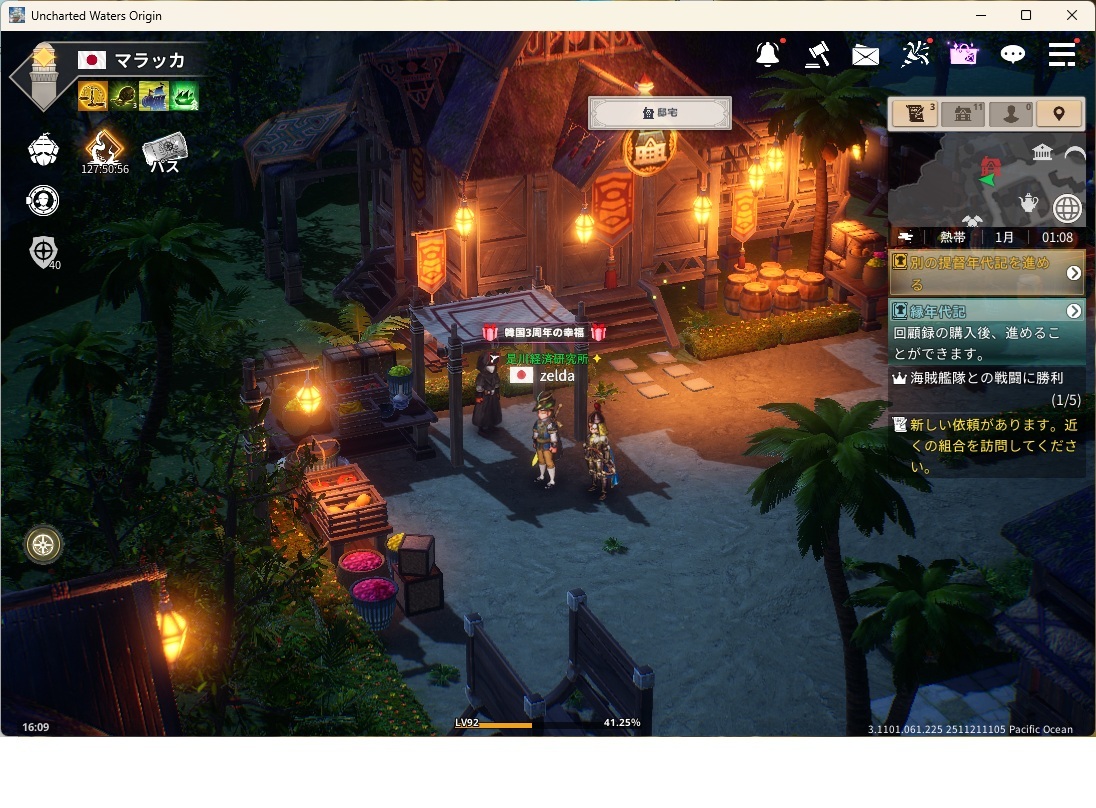Switch to the quest scroll tab

[914, 114]
